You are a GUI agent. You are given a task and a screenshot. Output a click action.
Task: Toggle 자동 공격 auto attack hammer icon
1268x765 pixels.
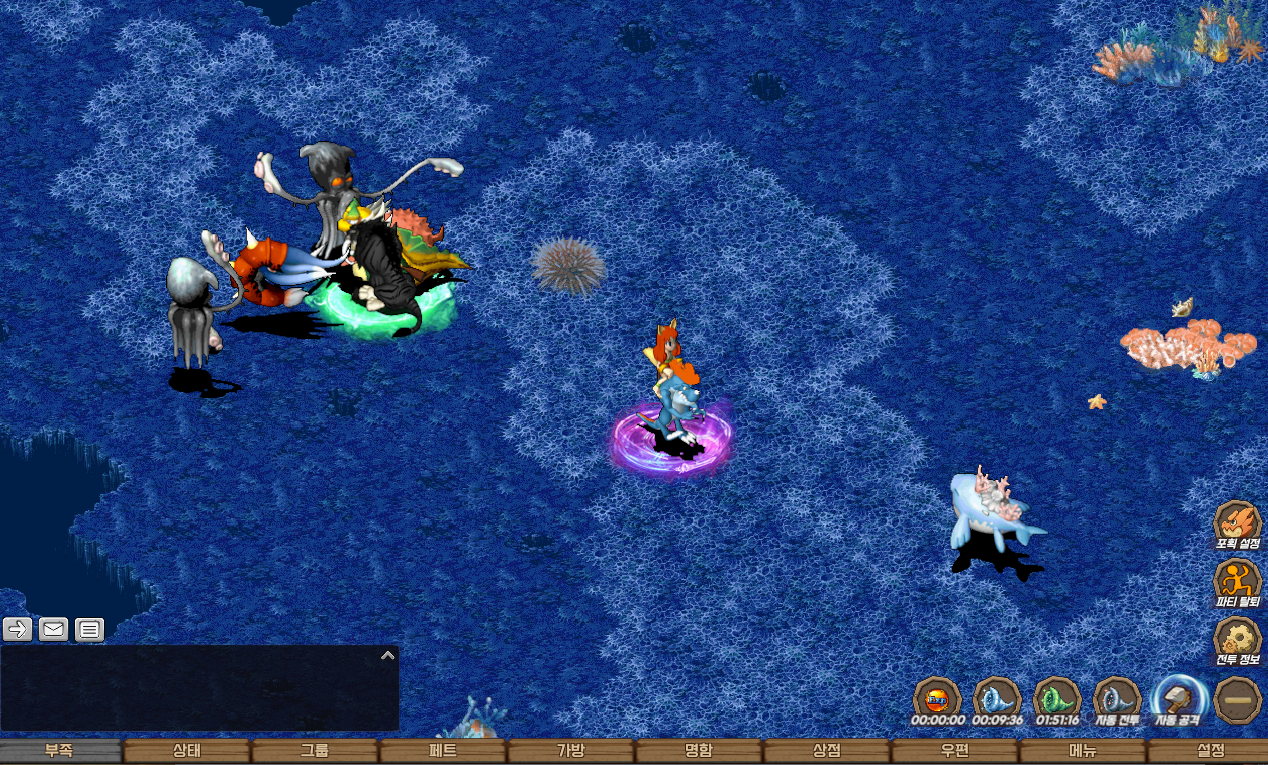[x=1178, y=698]
